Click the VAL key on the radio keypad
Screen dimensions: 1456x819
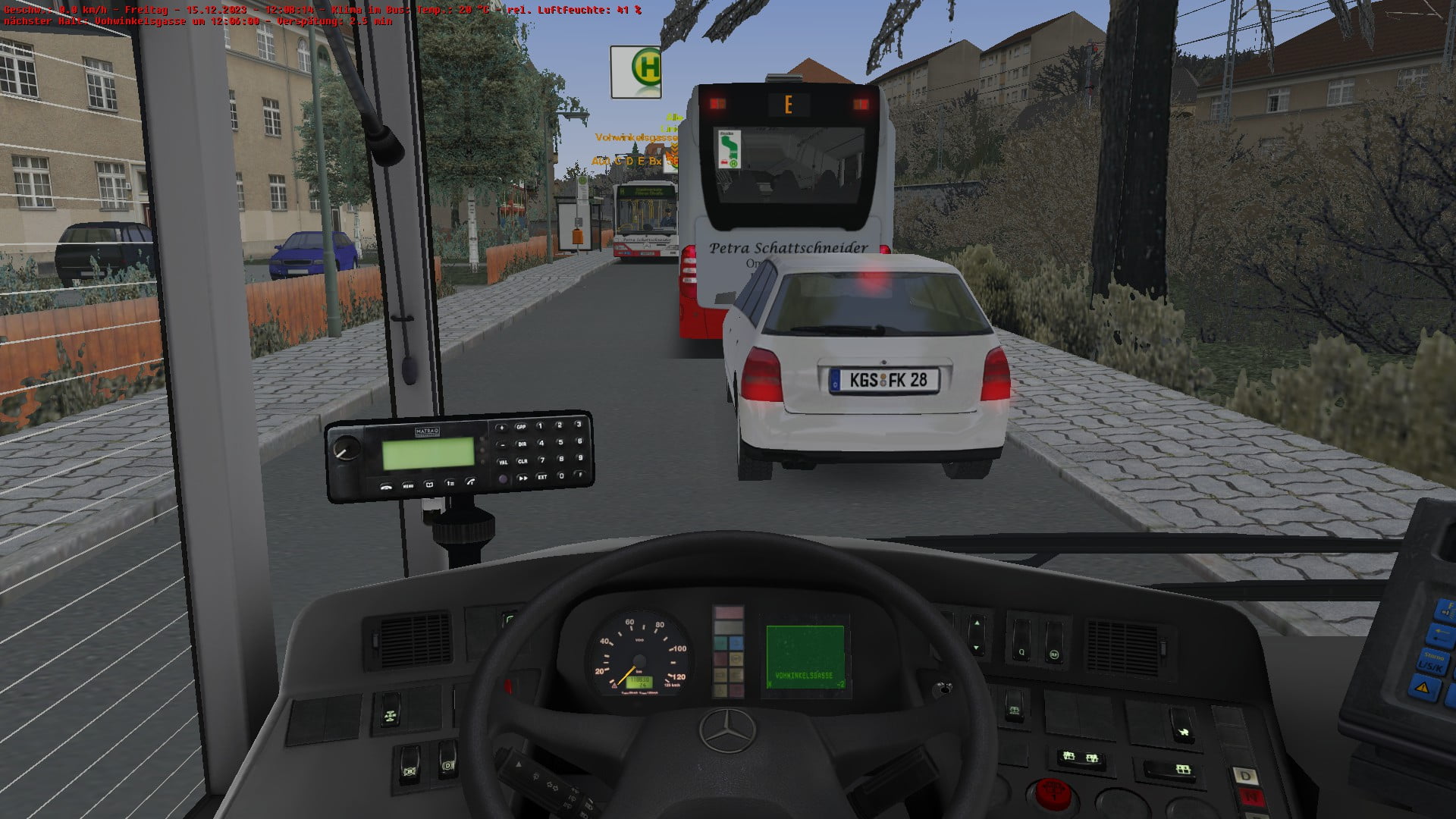pos(502,462)
